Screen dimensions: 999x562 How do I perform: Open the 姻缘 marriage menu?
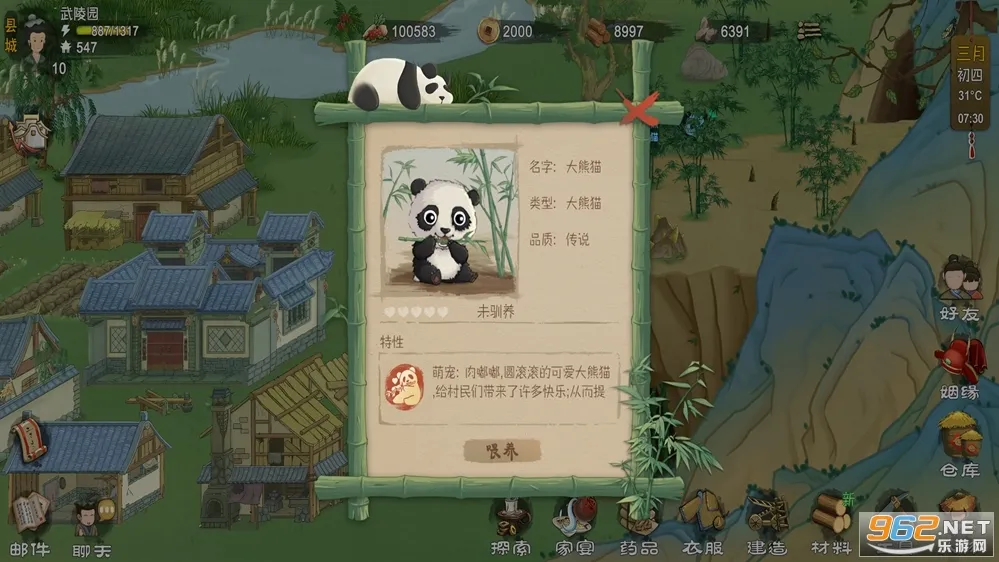[961, 367]
